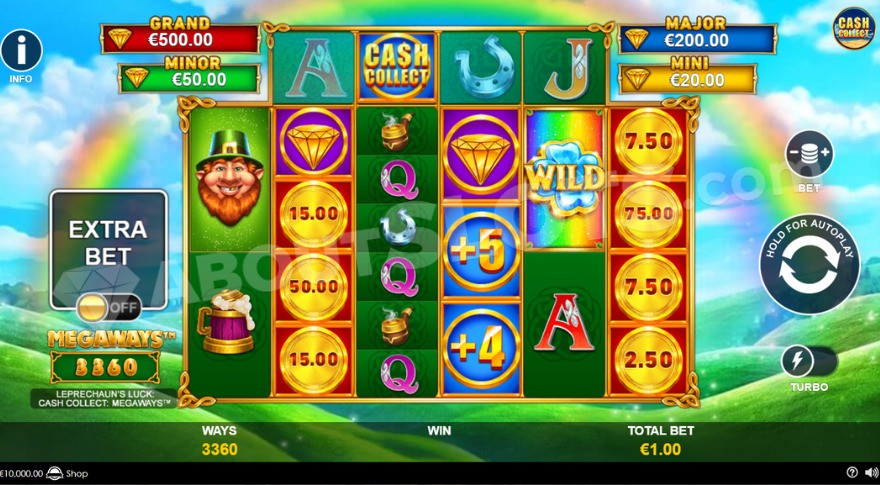The width and height of the screenshot is (880, 485).
Task: Open help via the question mark icon
Action: pyautogui.click(x=852, y=473)
